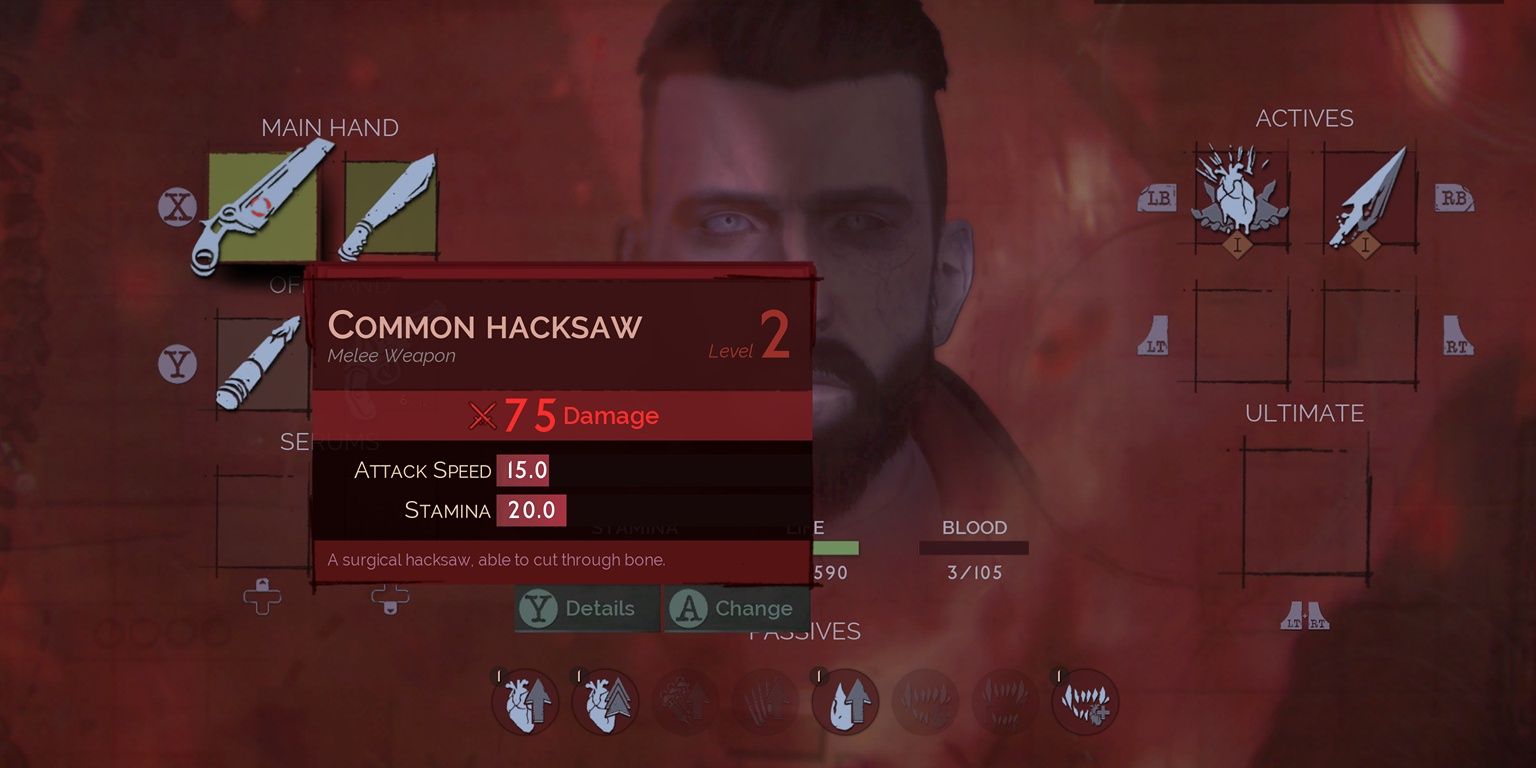This screenshot has width=1536, height=768.
Task: Click the blood capacity flame passive icon
Action: point(845,702)
